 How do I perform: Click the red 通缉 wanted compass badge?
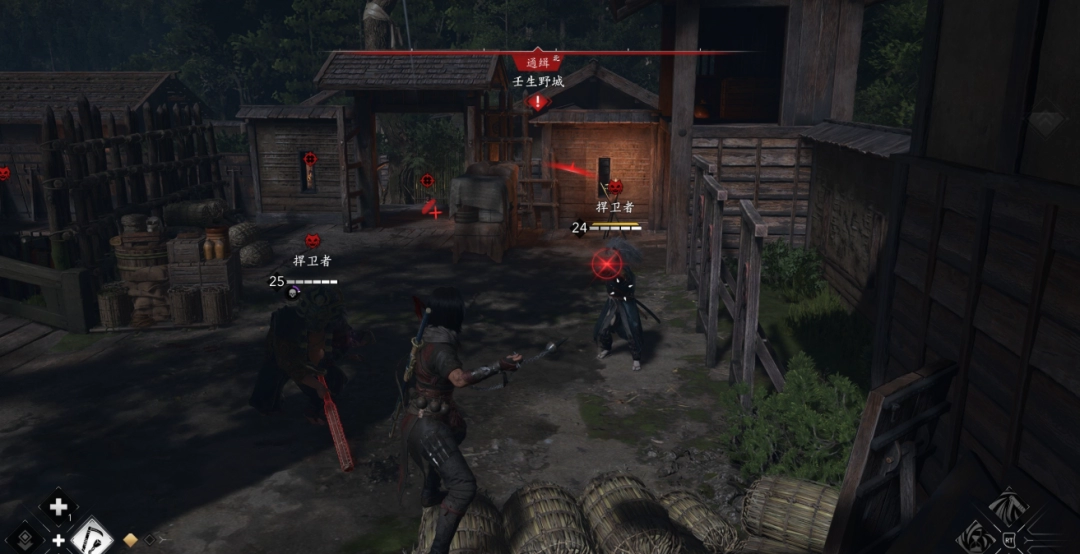point(538,62)
